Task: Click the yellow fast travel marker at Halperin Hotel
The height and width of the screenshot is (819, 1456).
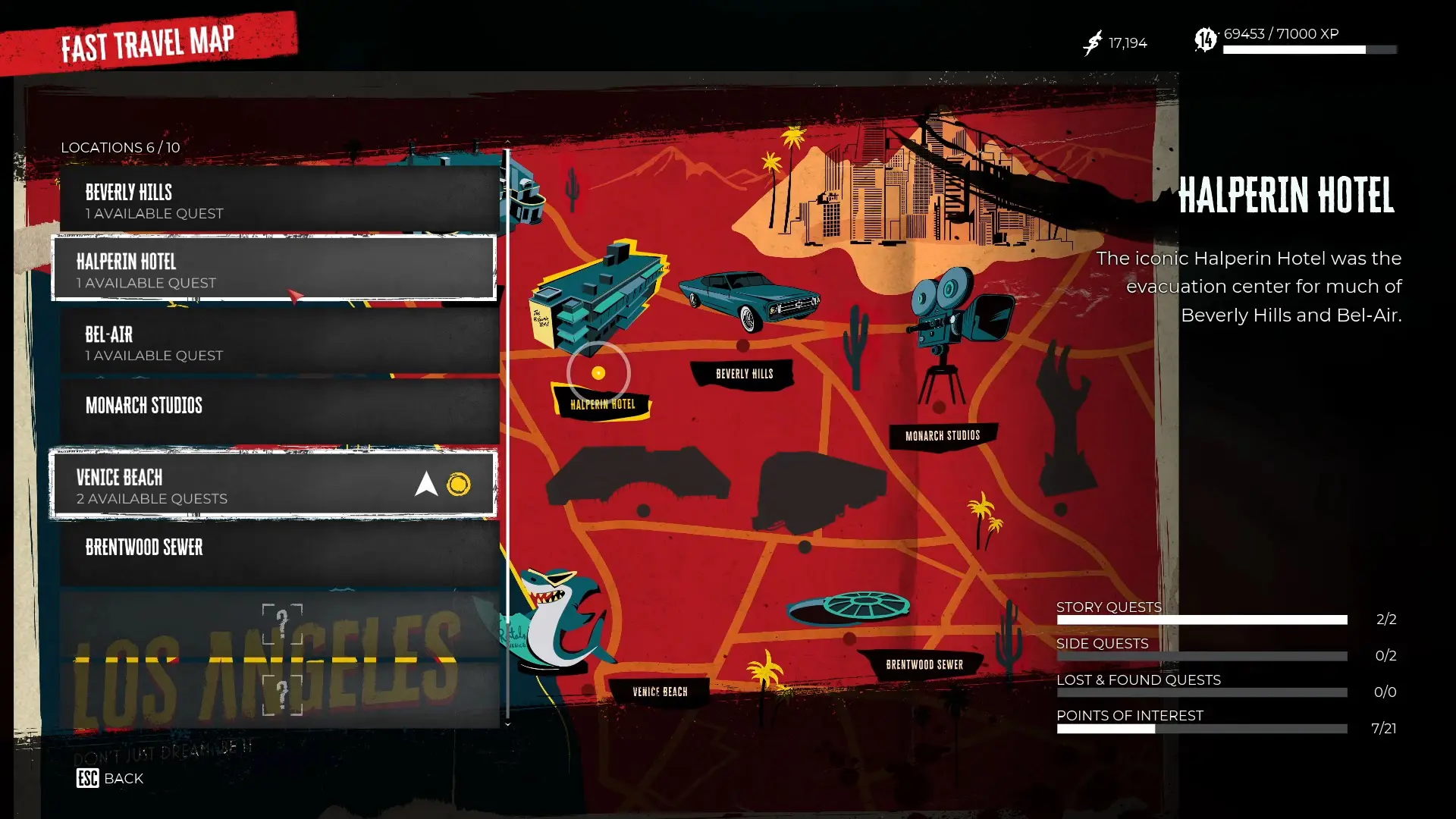Action: (599, 372)
